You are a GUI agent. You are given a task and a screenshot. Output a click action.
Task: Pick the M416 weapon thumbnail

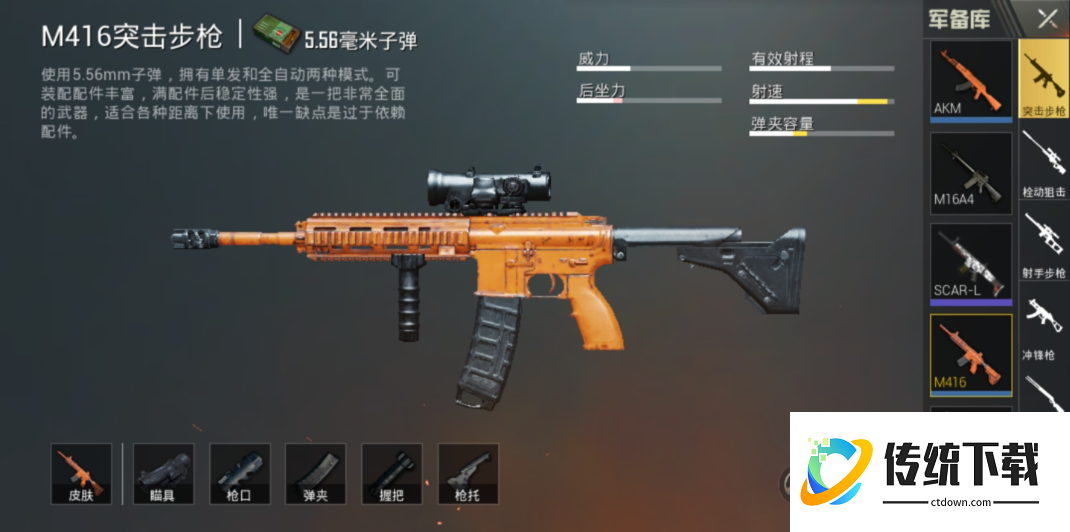(971, 354)
